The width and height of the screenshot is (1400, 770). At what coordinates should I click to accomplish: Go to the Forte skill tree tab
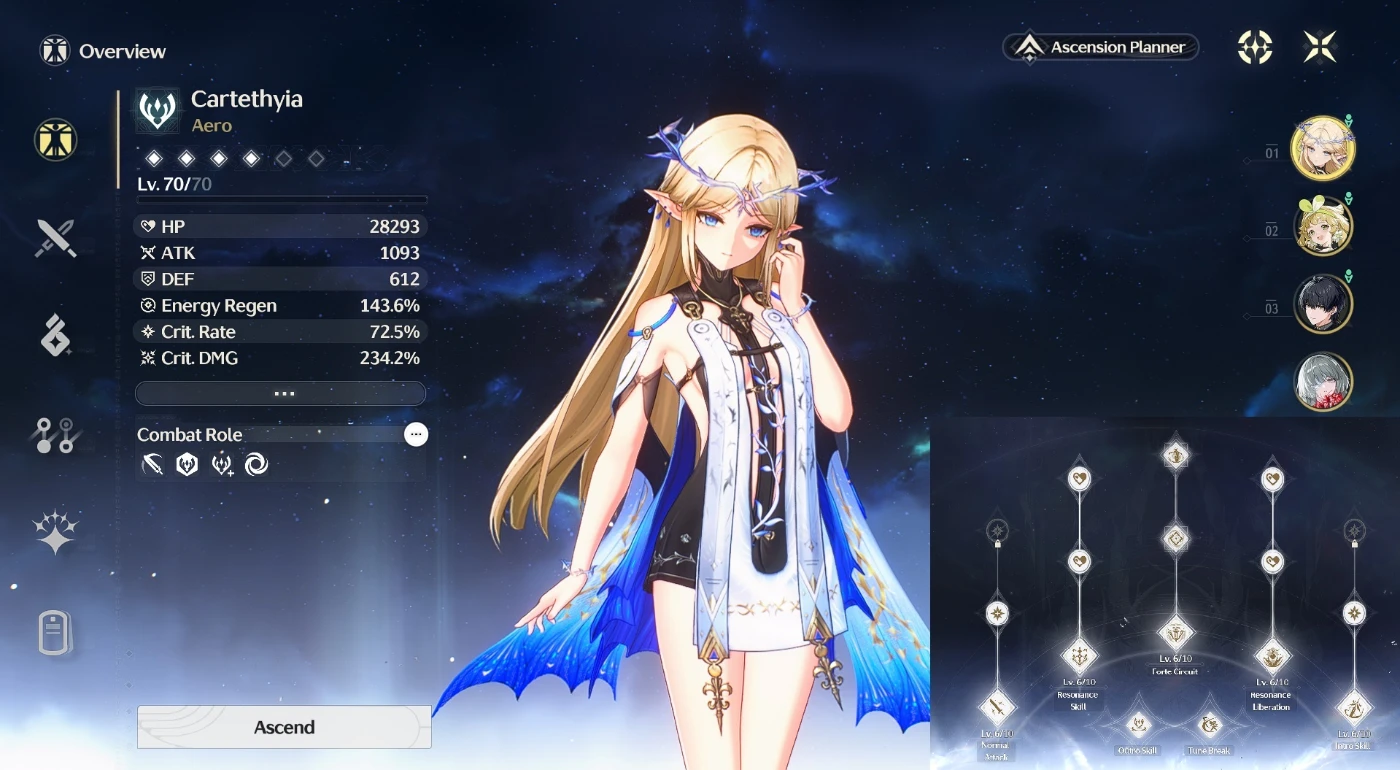point(56,435)
